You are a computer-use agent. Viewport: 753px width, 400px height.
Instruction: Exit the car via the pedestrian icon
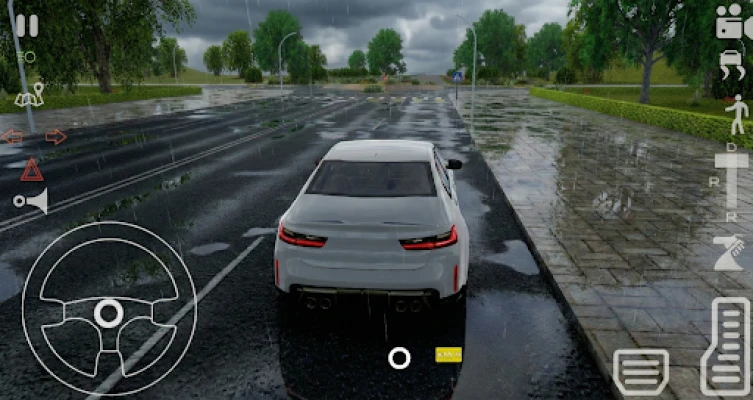coord(737,113)
